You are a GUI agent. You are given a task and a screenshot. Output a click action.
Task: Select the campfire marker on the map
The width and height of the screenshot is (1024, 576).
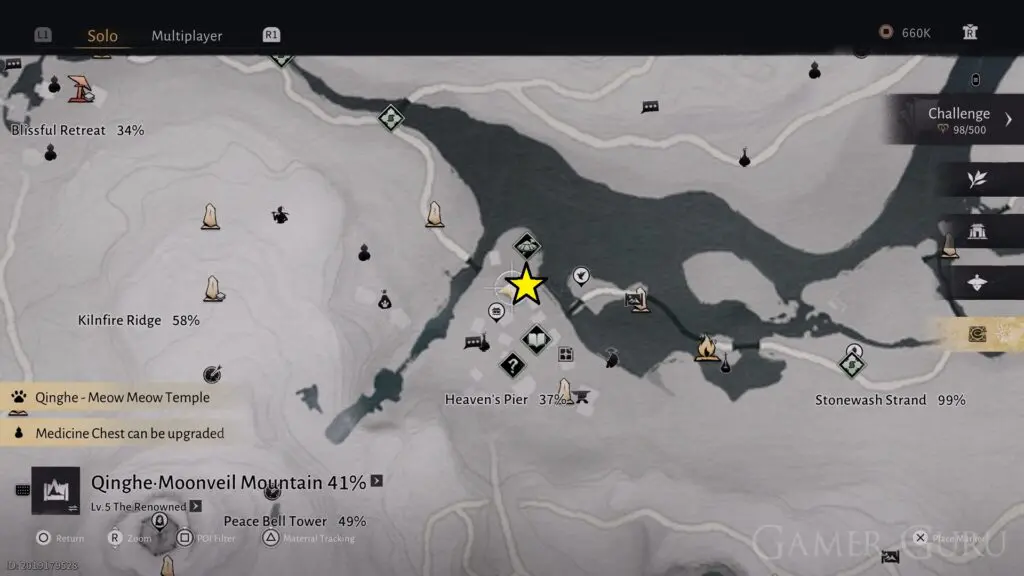point(706,347)
